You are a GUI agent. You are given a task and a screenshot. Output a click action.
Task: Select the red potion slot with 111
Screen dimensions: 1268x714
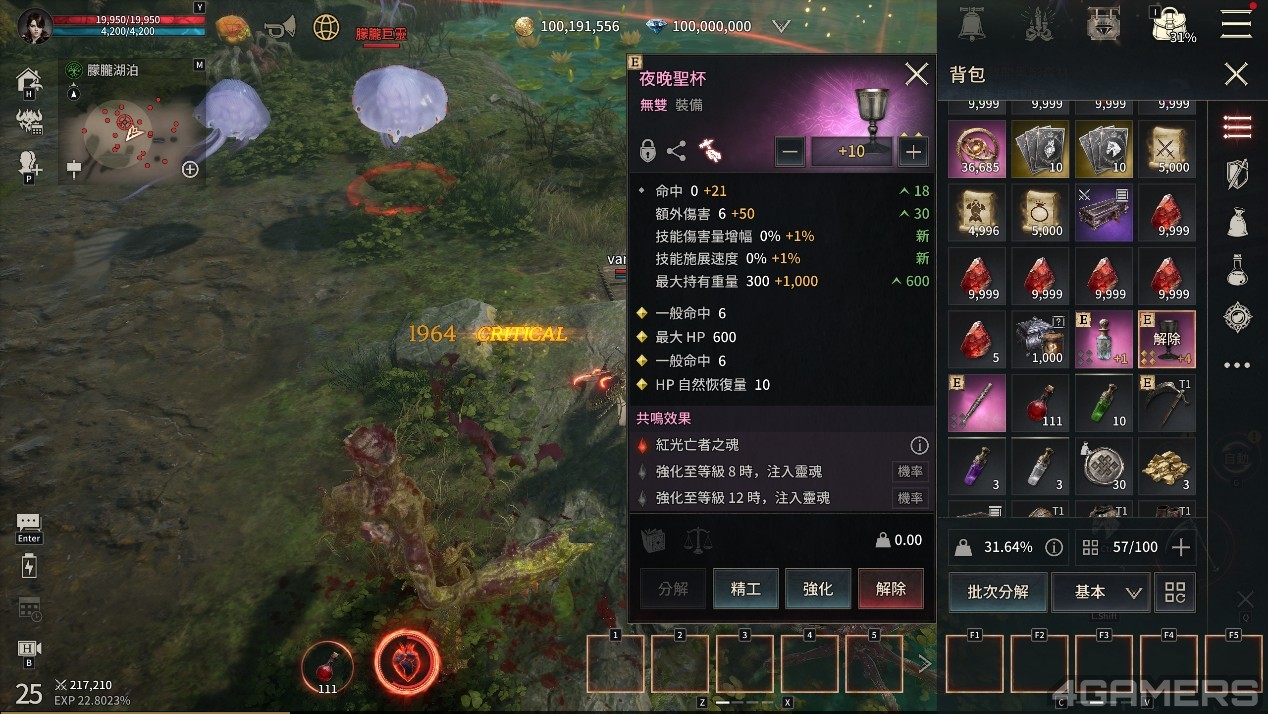[1040, 403]
